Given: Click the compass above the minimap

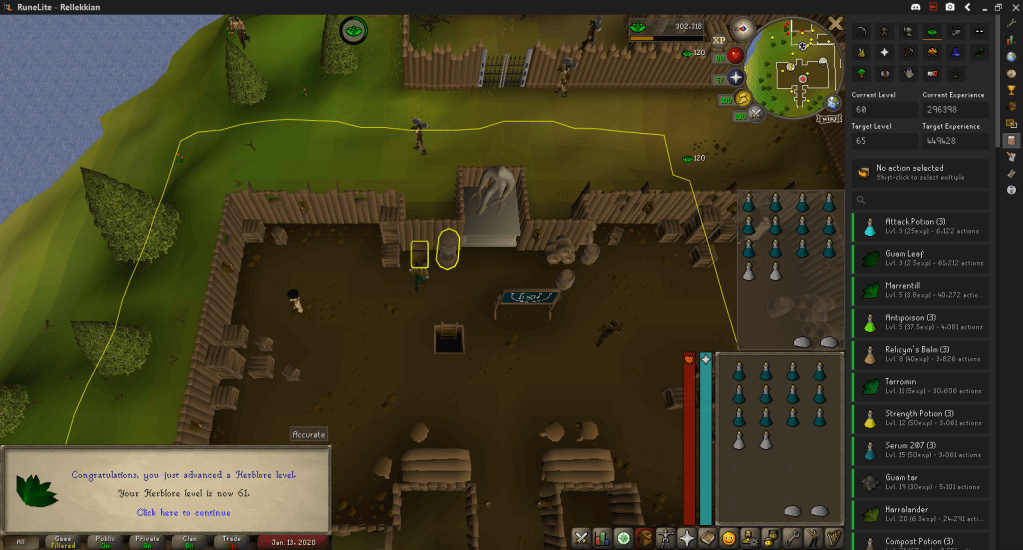Looking at the screenshot, I should 741,27.
